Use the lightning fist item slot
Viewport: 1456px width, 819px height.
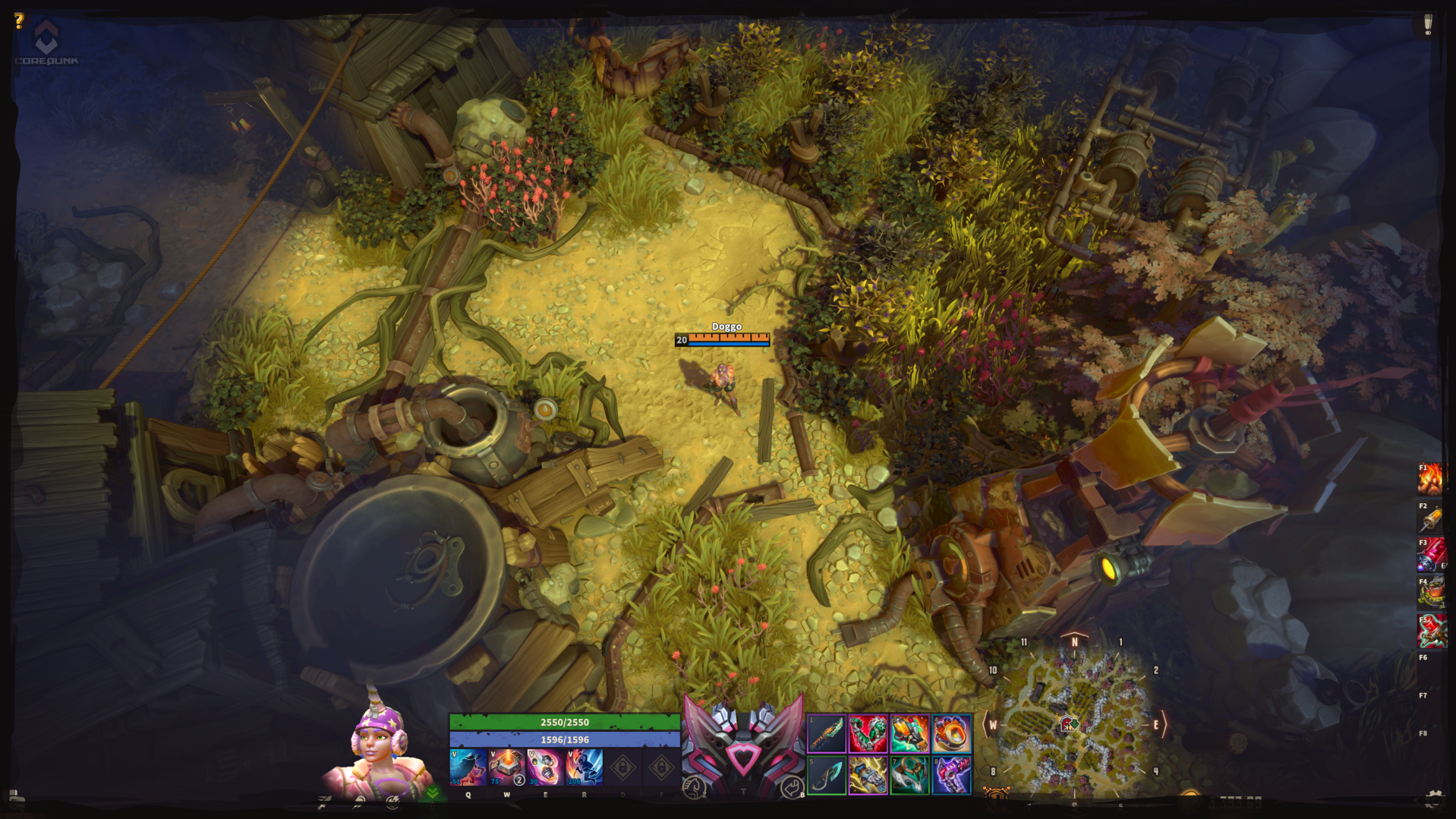(x=868, y=775)
